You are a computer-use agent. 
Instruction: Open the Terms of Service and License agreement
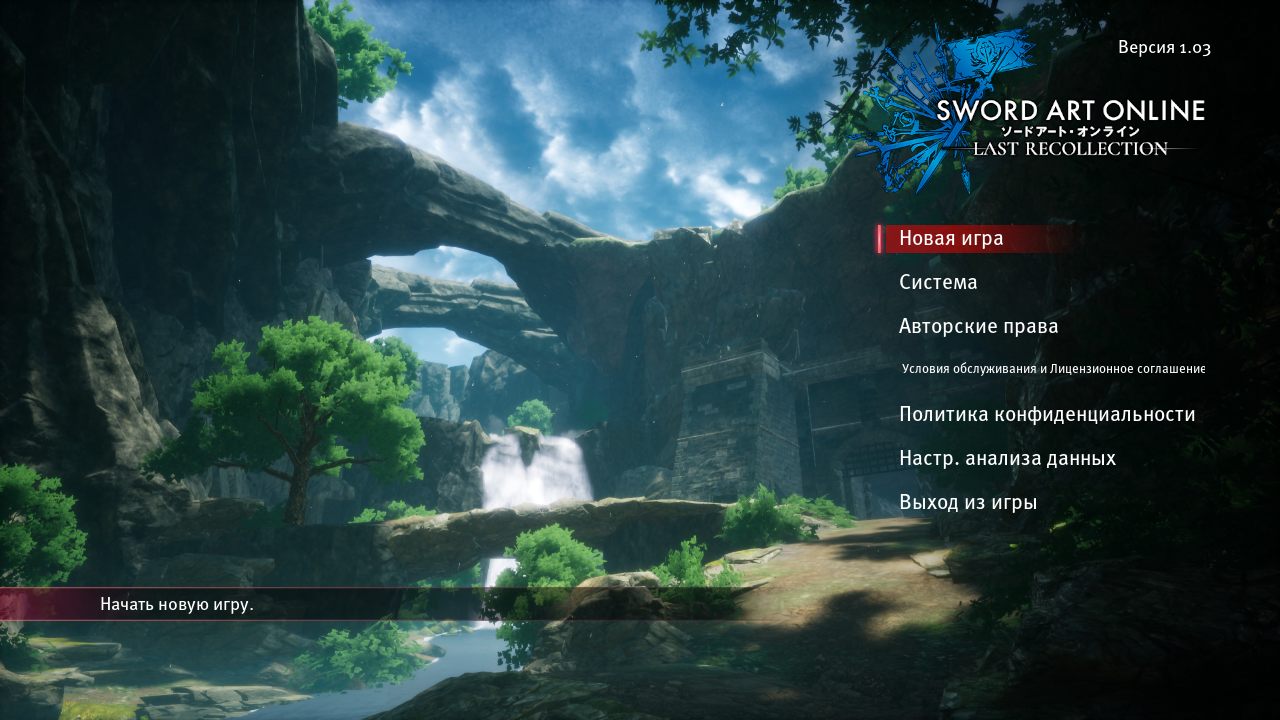point(1052,368)
